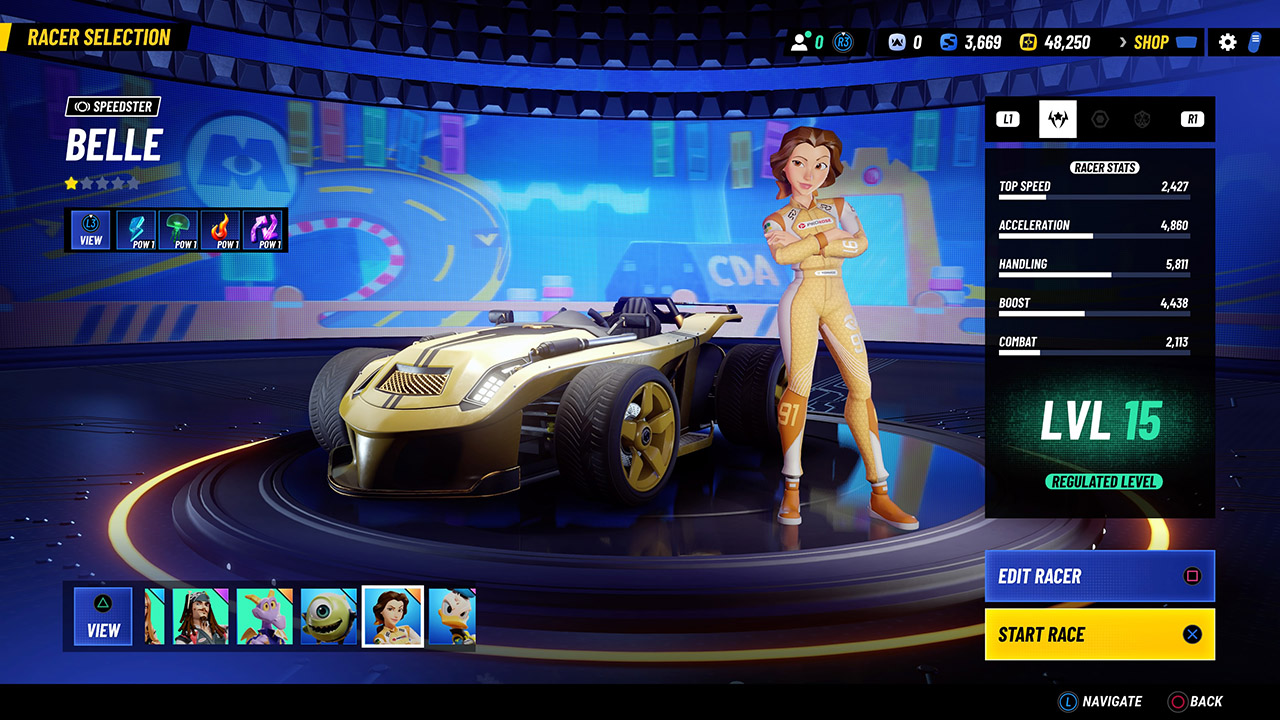Select the highlighted Belle portrait
Image resolution: width=1280 pixels, height=720 pixels.
point(392,616)
